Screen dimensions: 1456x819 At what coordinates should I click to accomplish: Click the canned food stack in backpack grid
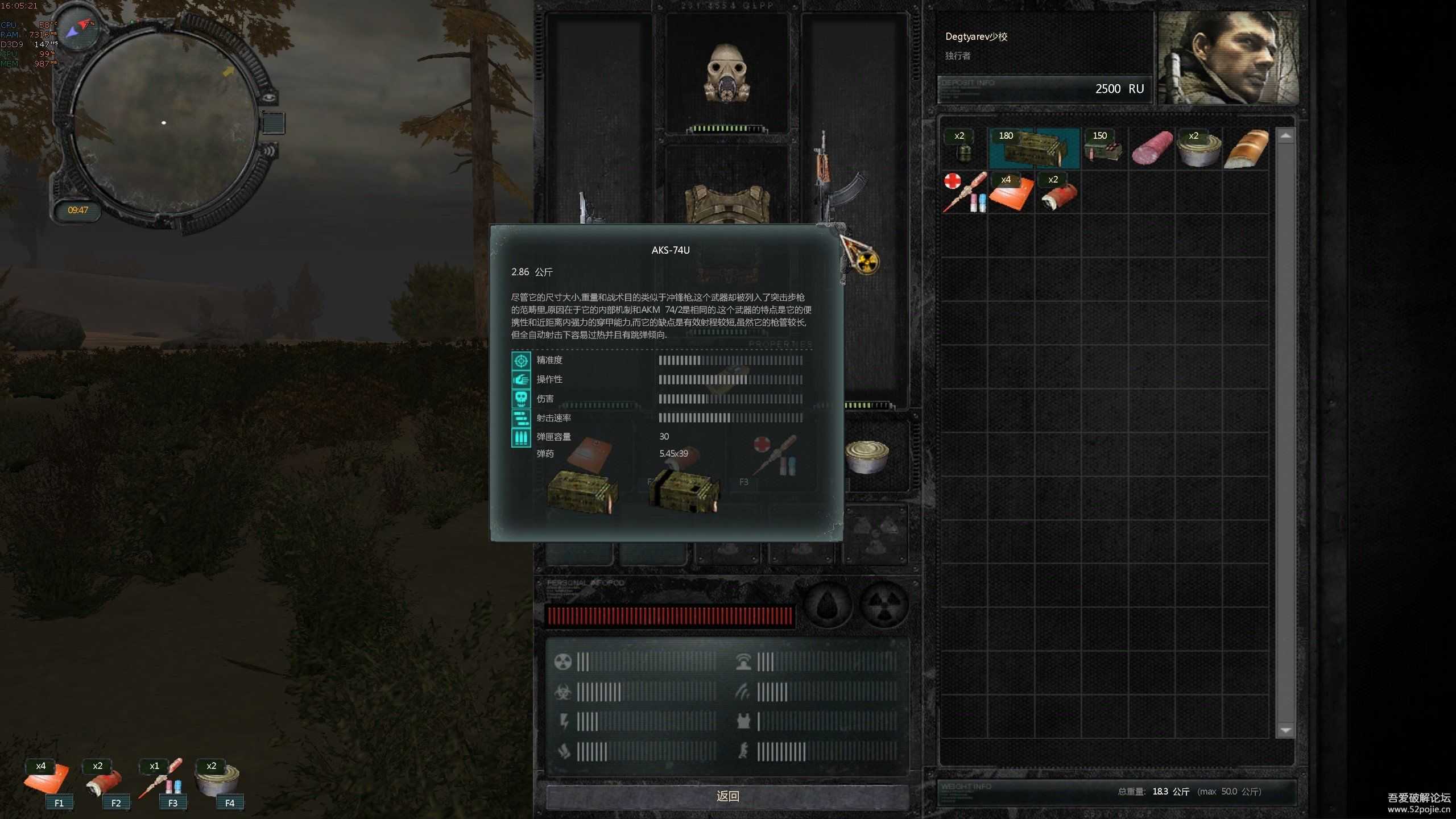click(1199, 148)
